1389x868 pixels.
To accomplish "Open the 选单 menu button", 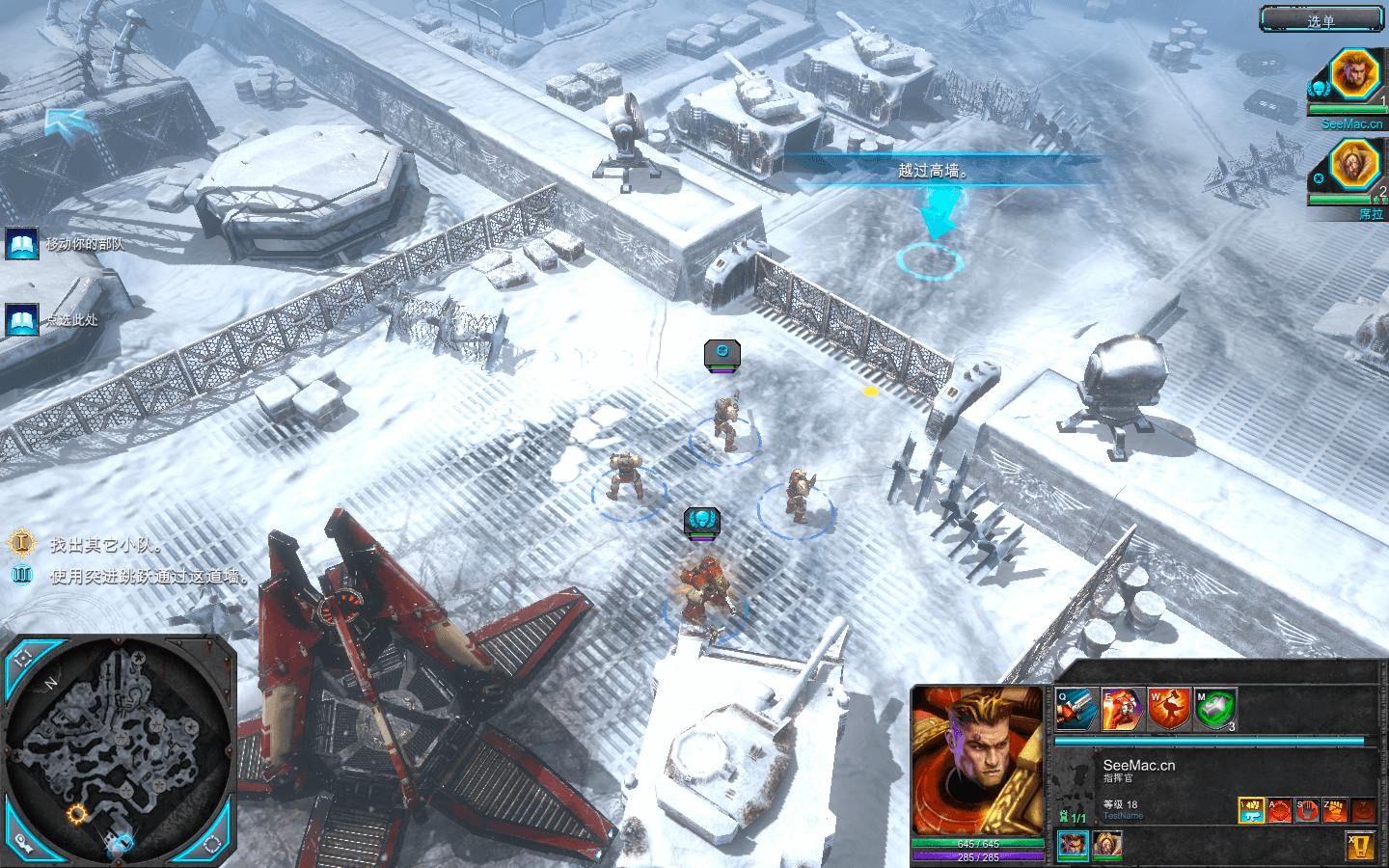I will coord(1321,19).
